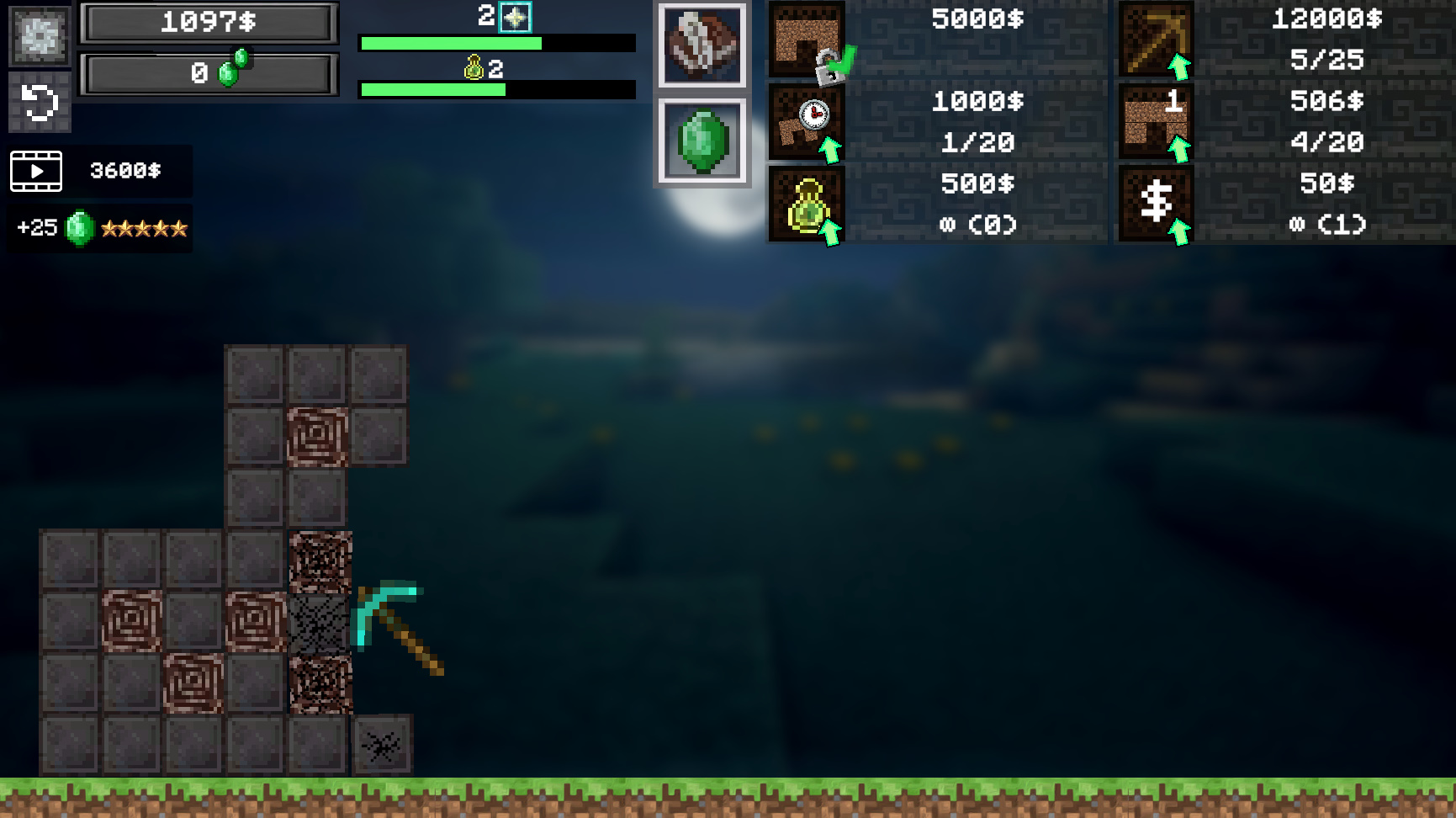The width and height of the screenshot is (1456, 818).
Task: Click the upgrade arrow on the money bag
Action: coord(831,232)
